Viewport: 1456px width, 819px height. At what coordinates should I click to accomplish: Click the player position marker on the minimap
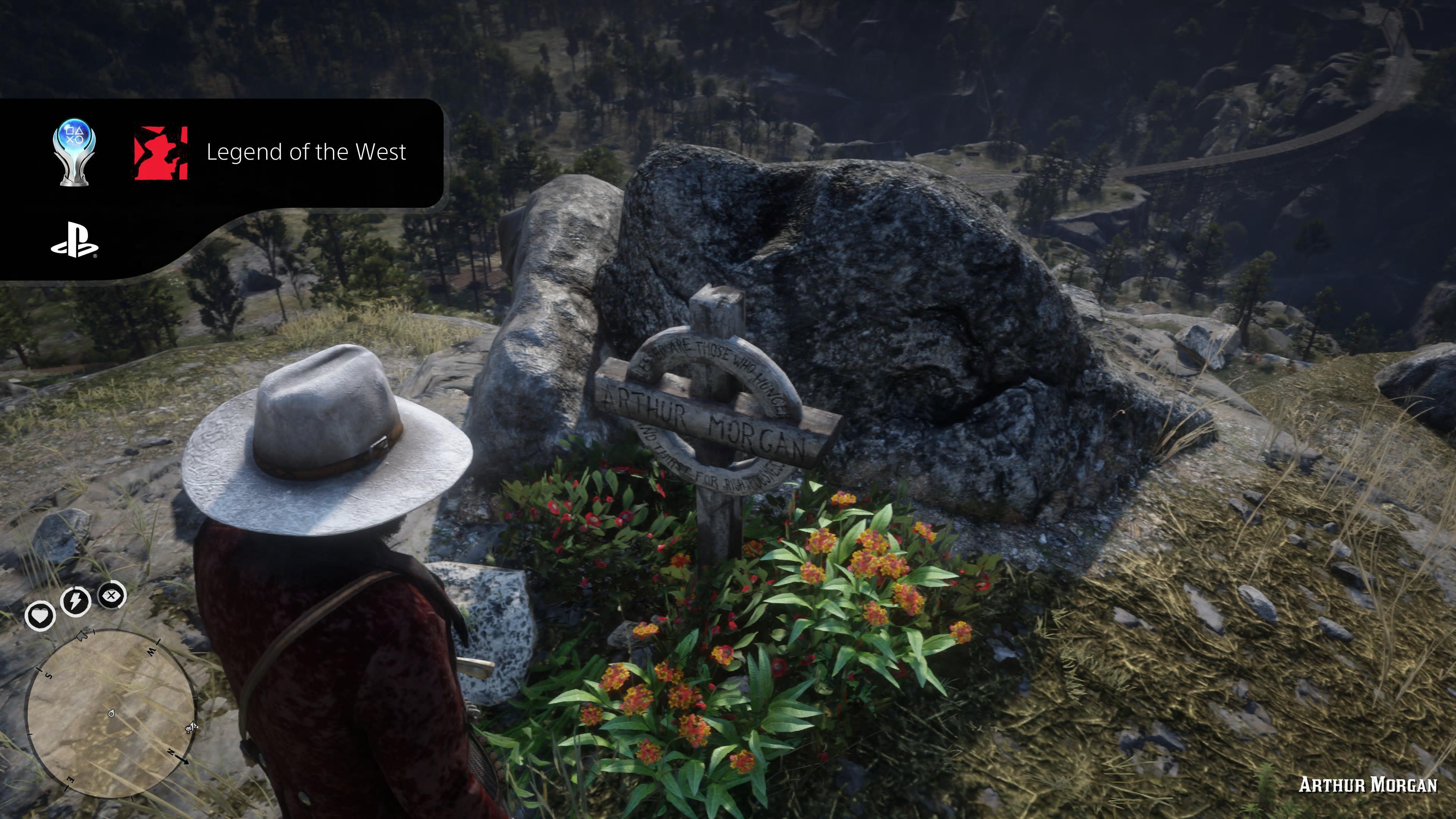tap(111, 714)
